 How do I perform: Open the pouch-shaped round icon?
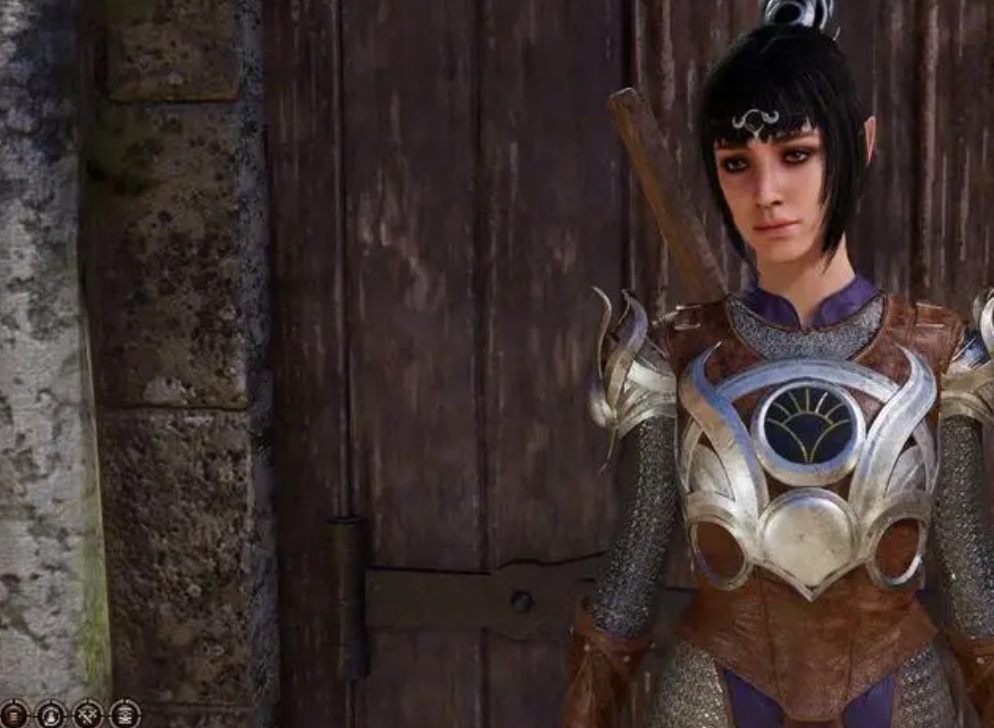(x=50, y=714)
